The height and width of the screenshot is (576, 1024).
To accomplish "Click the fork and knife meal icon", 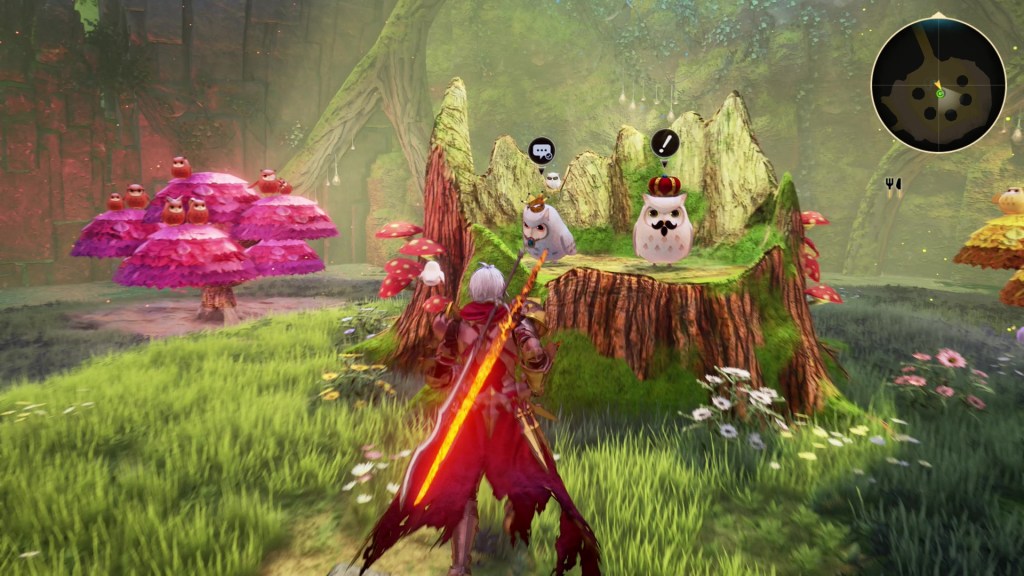I will (893, 184).
